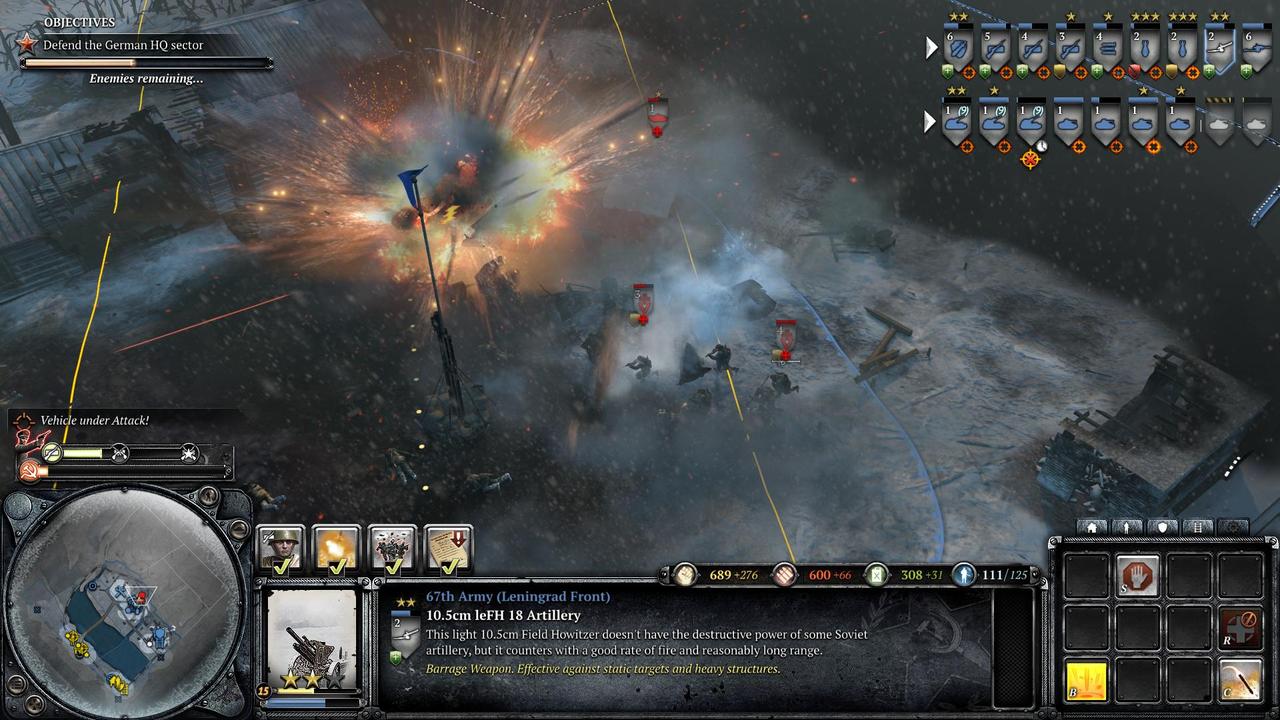Click the Vehicle under Attack alert
This screenshot has width=1280, height=720.
click(94, 421)
